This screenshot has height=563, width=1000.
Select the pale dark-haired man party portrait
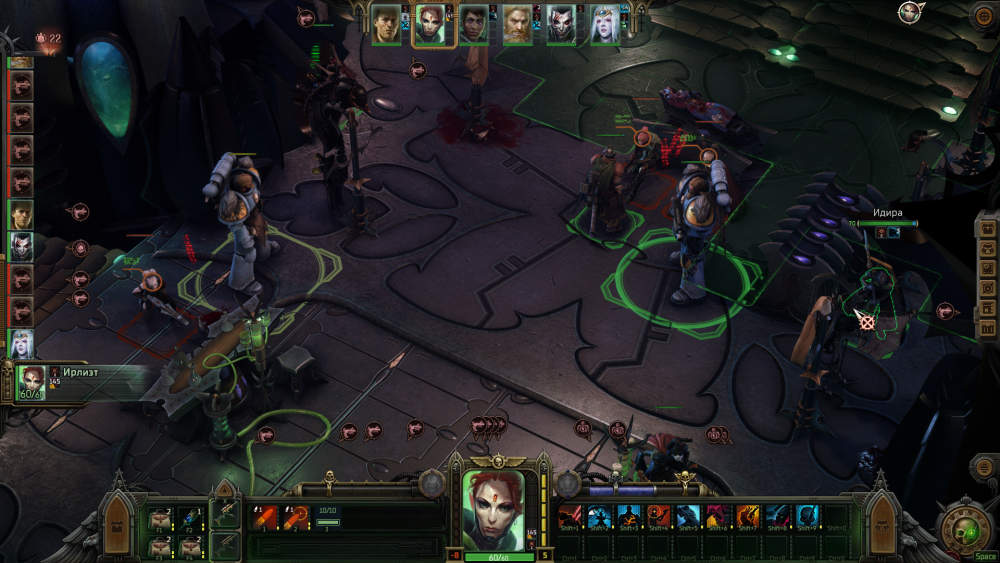[x=560, y=25]
